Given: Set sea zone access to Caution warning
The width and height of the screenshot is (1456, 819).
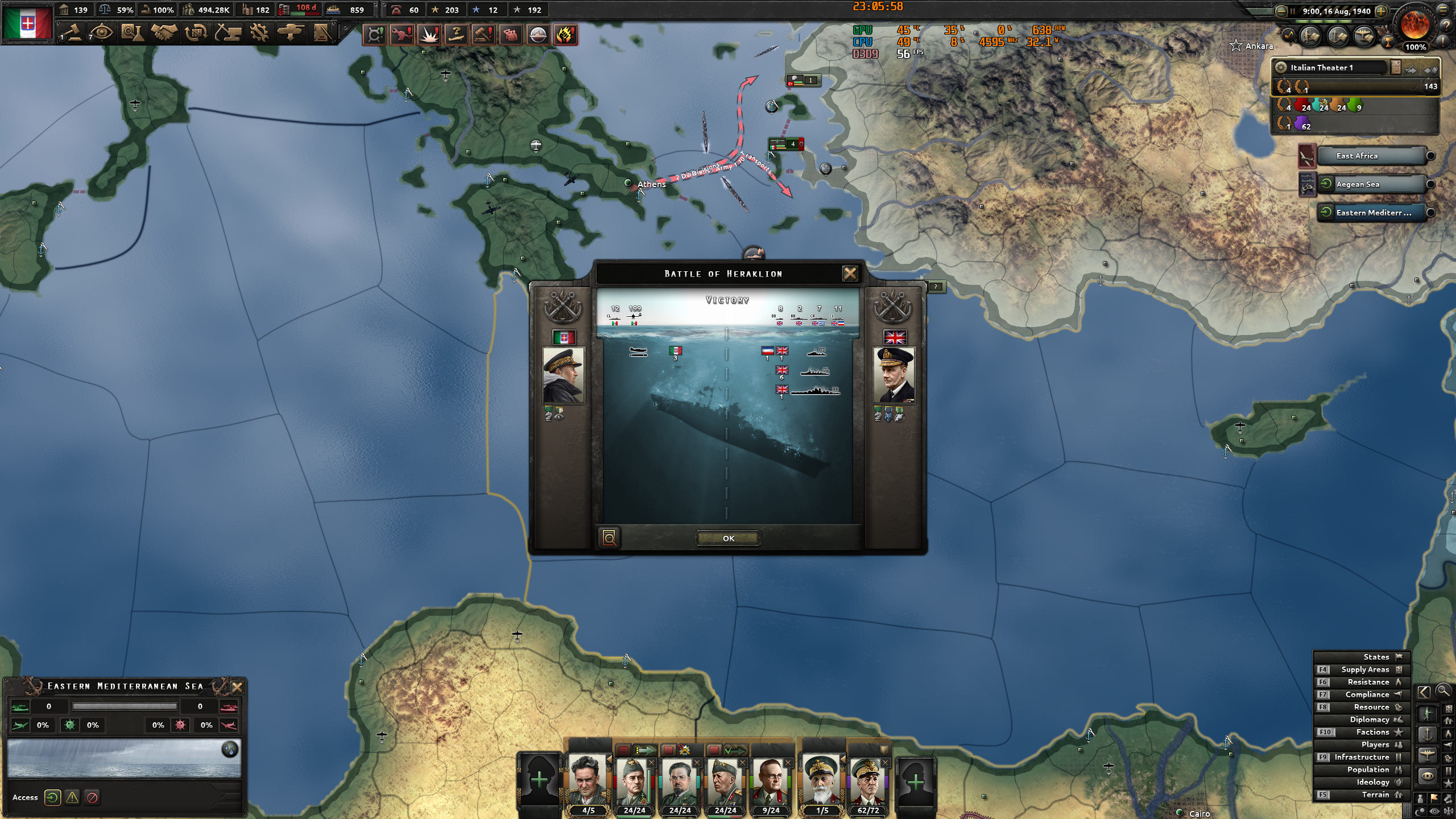Looking at the screenshot, I should click(x=72, y=798).
